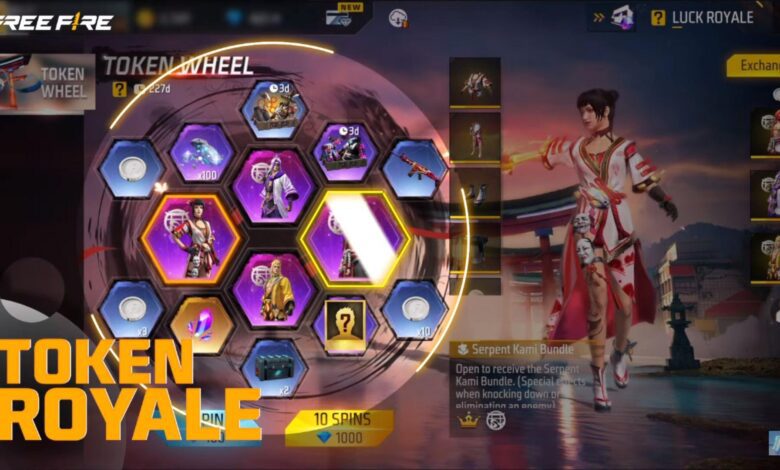Select the loot crate x2 prize
780x470 pixels.
273,365
